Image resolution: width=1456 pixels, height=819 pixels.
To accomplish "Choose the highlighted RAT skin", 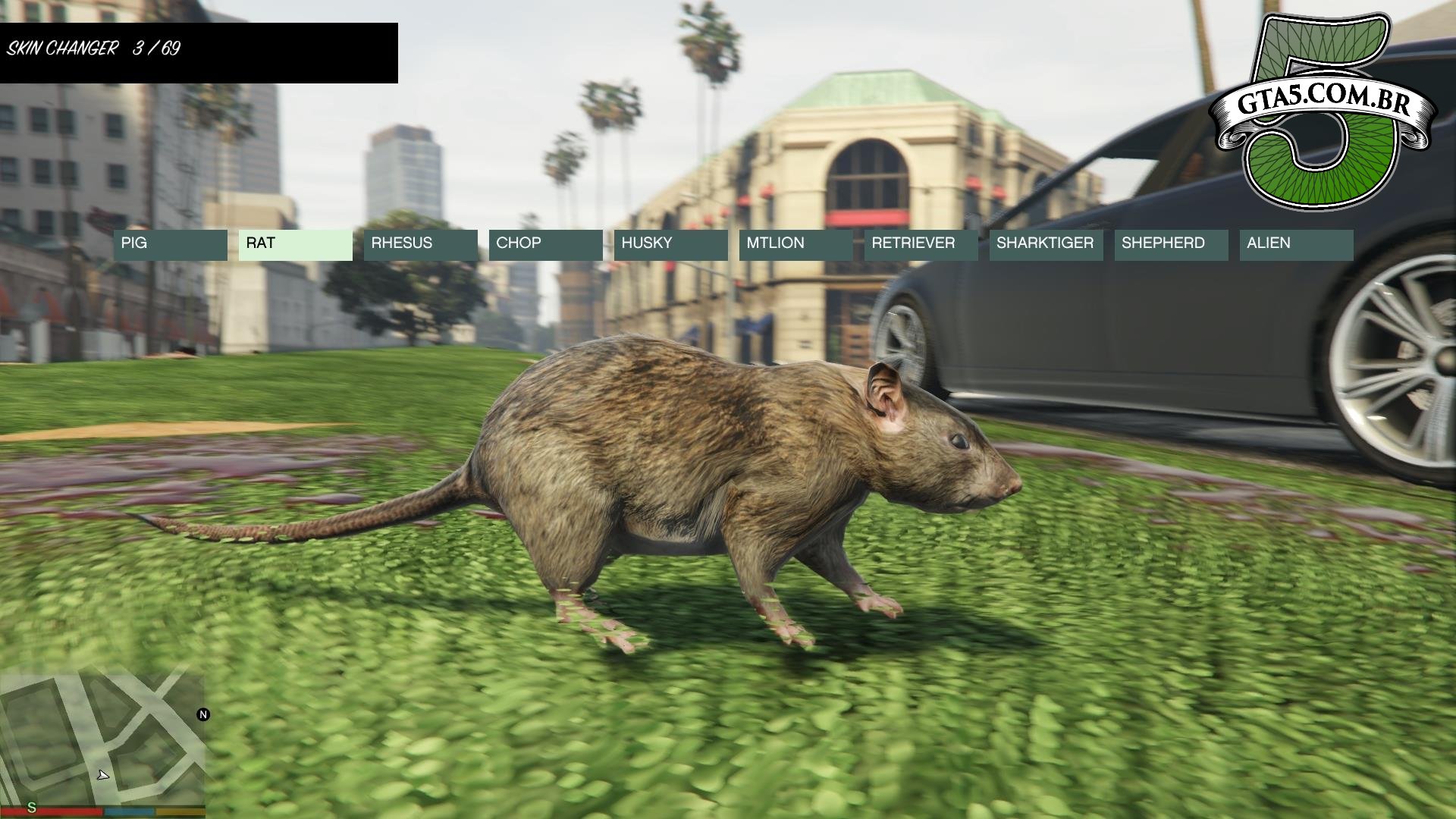I will (x=296, y=245).
